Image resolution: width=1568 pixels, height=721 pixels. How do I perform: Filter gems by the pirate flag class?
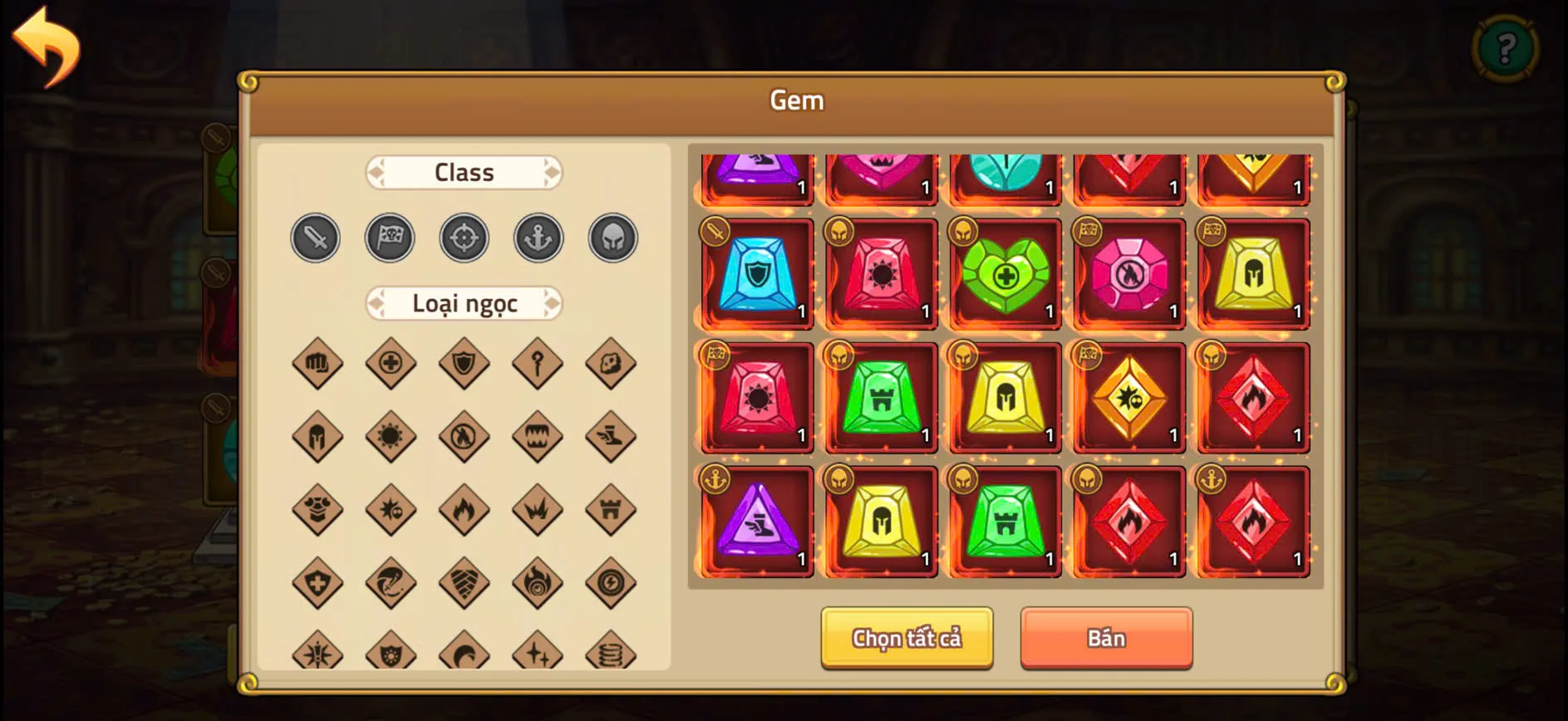click(x=390, y=238)
